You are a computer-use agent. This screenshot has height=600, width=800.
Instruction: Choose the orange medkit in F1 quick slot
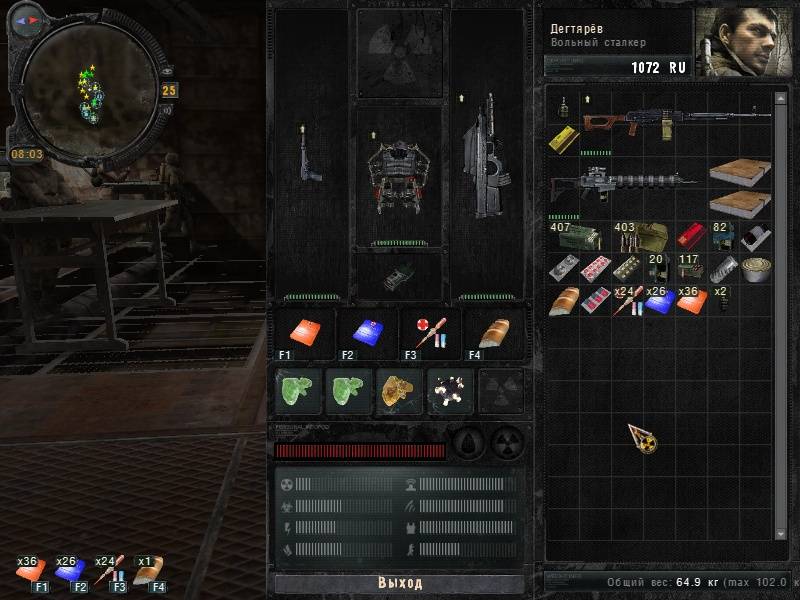click(304, 332)
